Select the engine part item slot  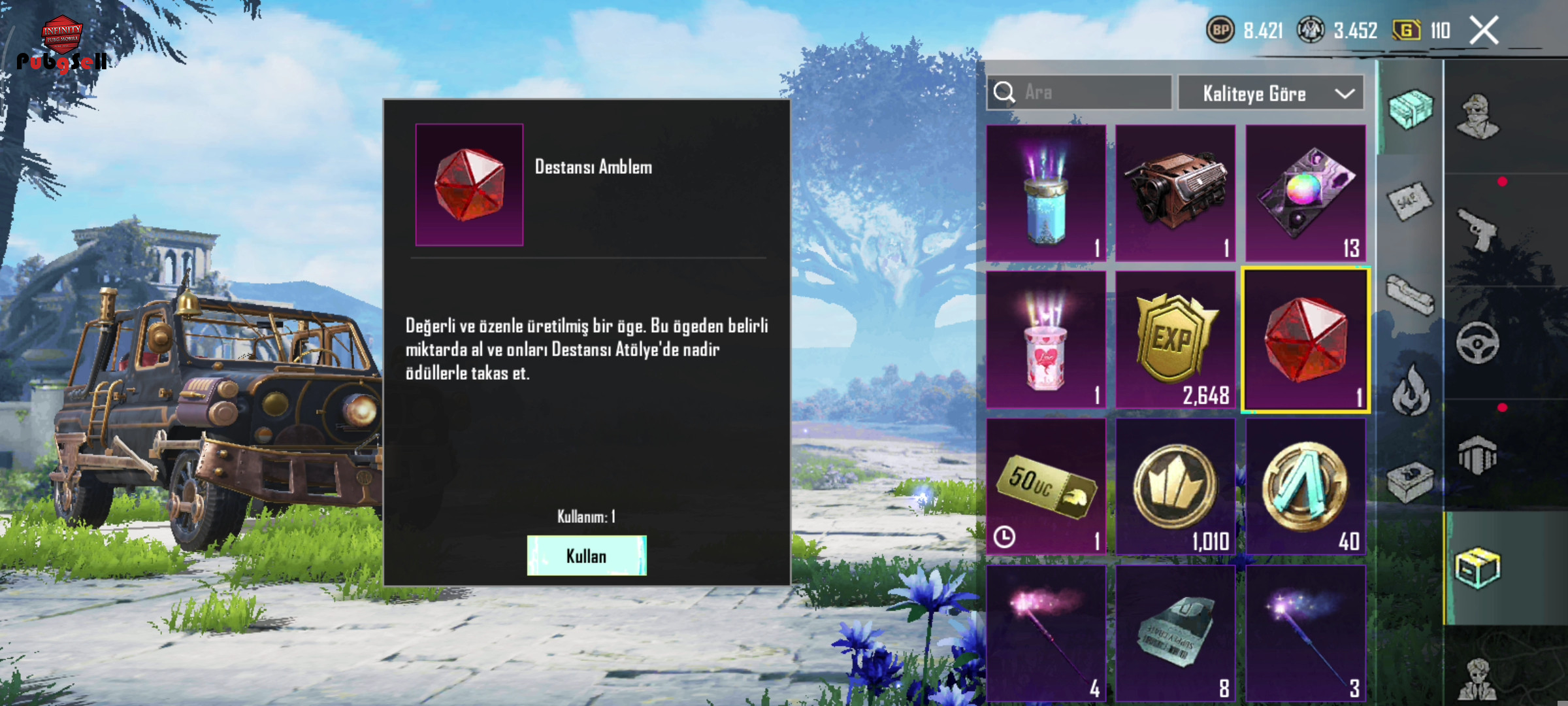click(1175, 194)
